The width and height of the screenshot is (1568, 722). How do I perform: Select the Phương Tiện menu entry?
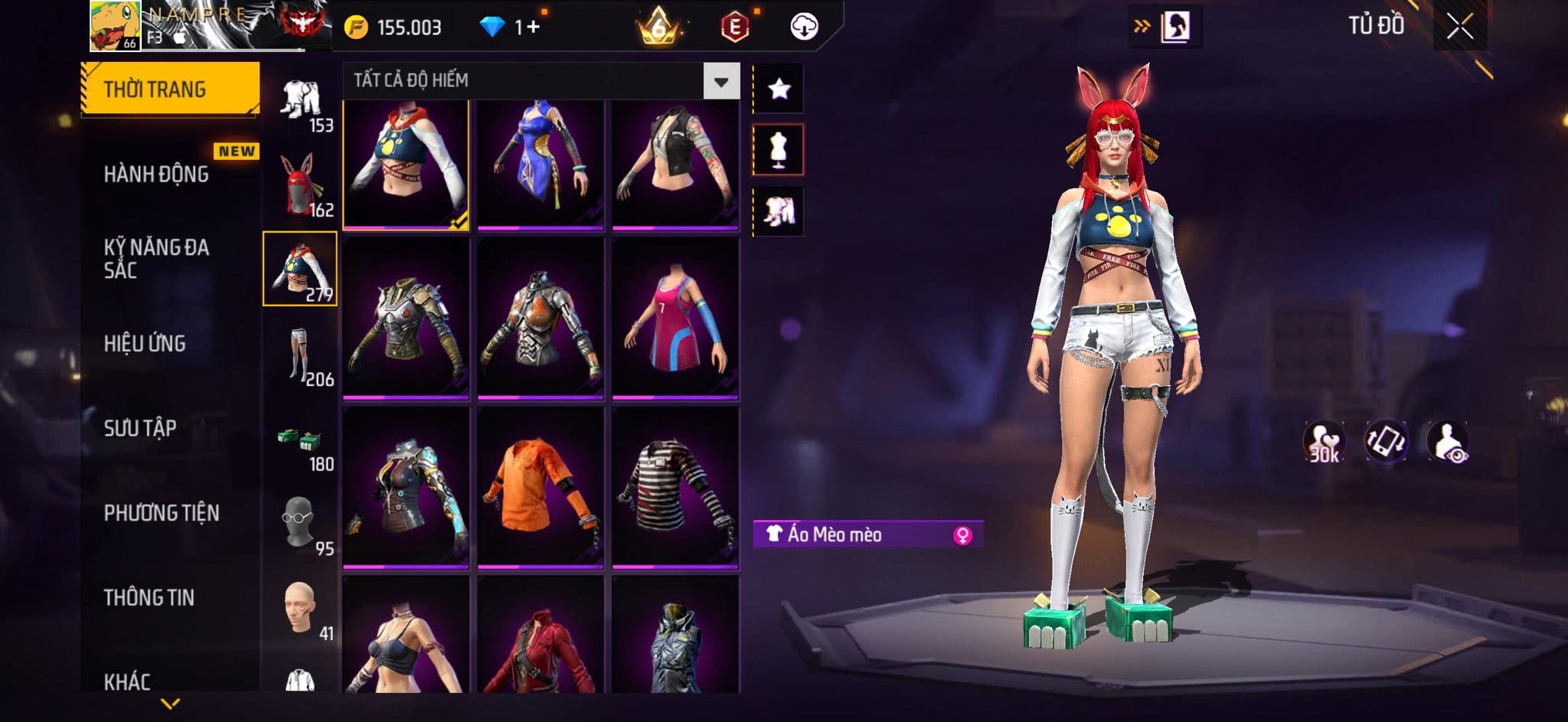(162, 513)
